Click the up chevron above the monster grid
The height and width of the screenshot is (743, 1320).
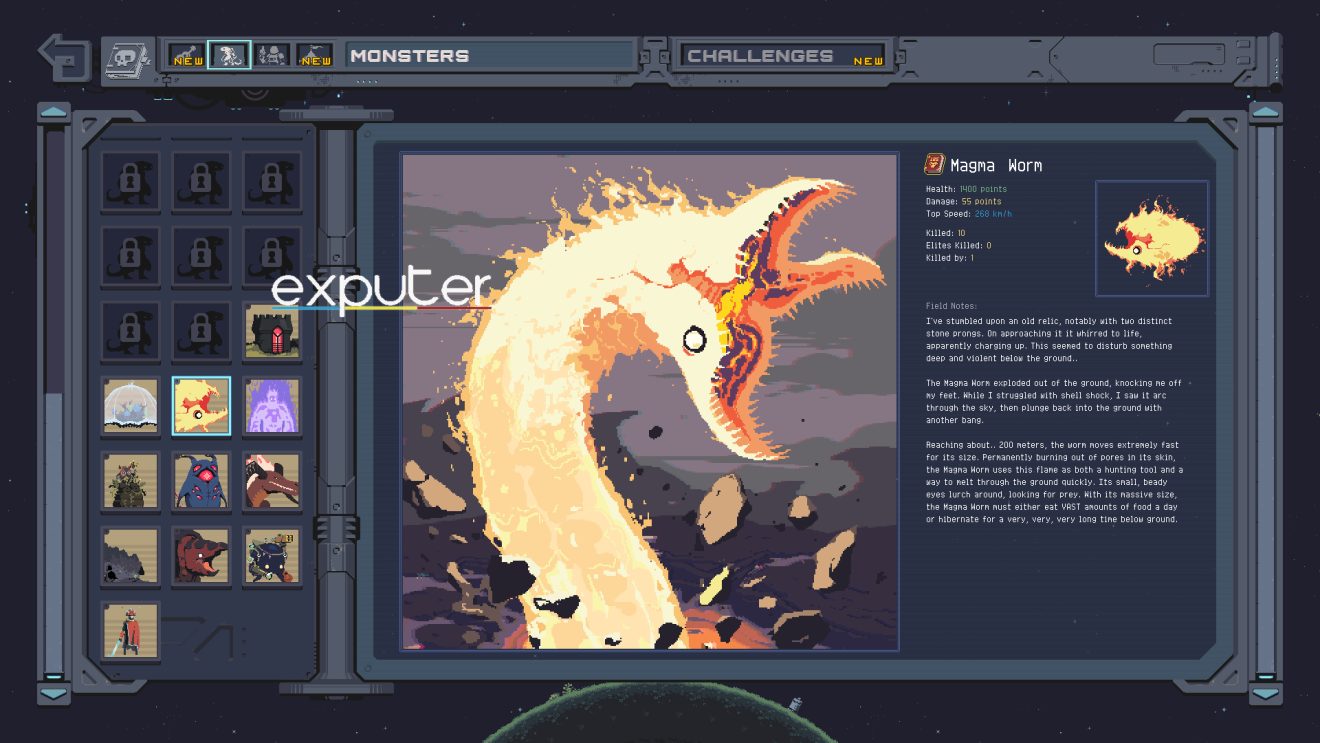pos(52,112)
